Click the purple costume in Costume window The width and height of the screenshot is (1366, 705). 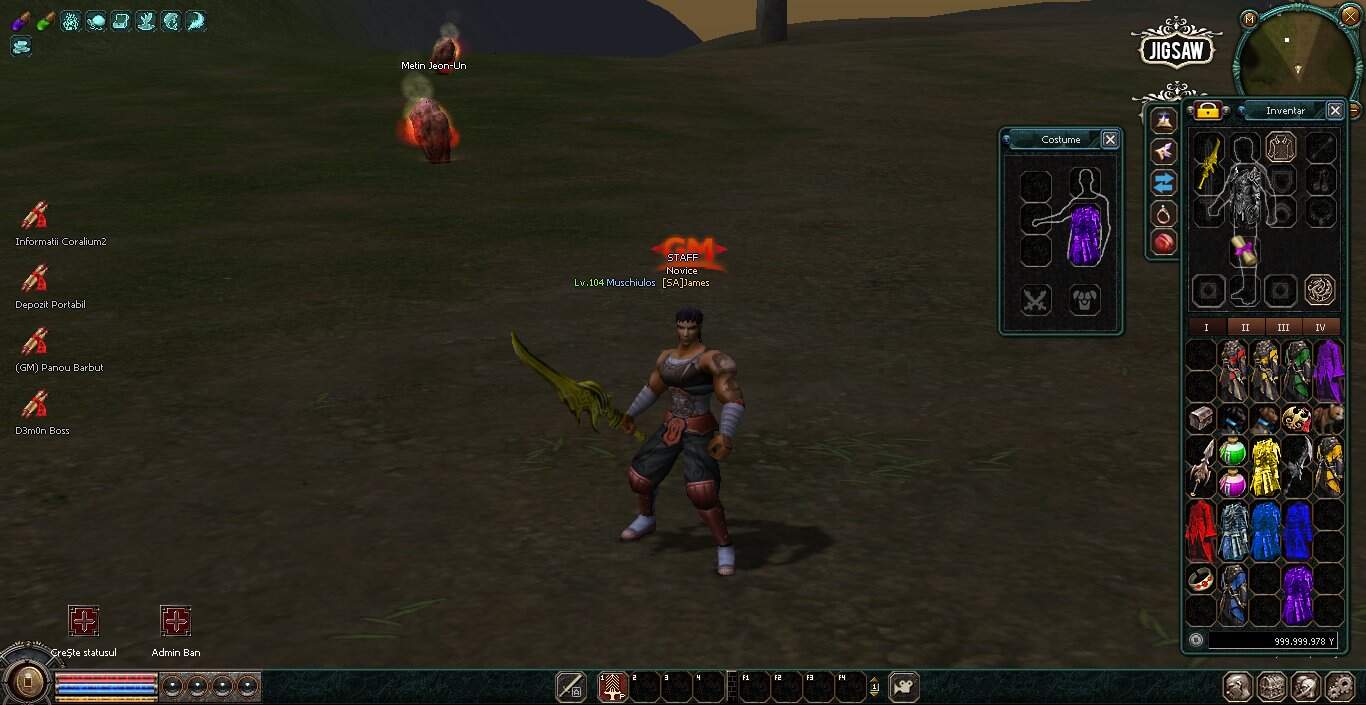point(1084,234)
